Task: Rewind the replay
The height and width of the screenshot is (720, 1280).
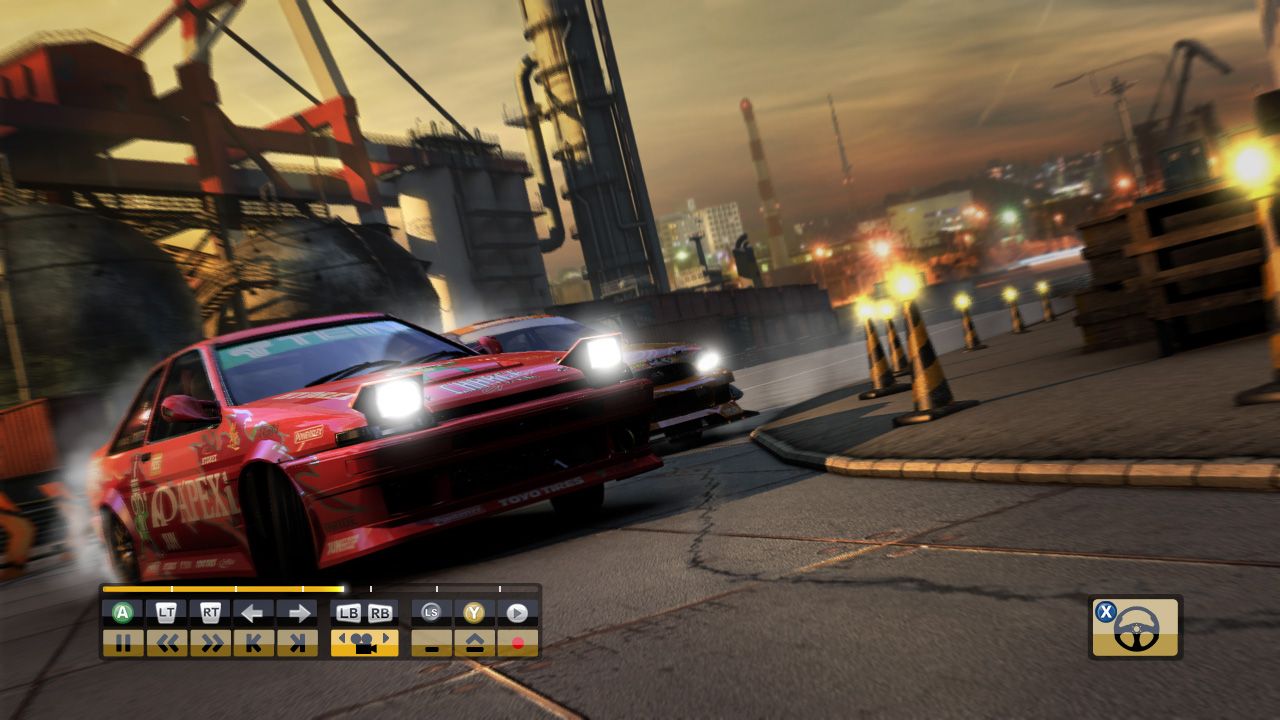Action: click(x=168, y=643)
